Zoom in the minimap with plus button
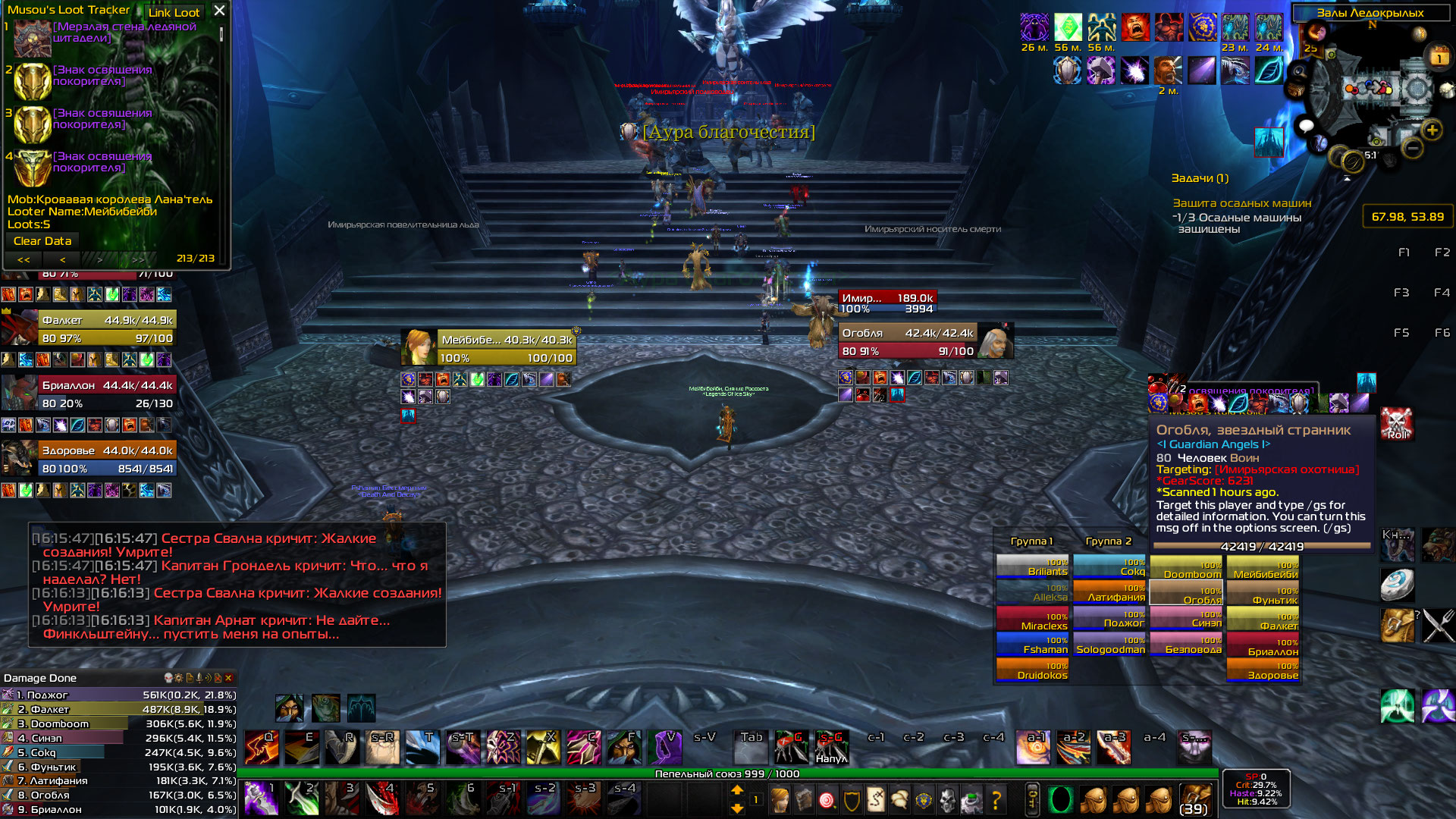Viewport: 1456px width, 819px height. (x=1432, y=130)
